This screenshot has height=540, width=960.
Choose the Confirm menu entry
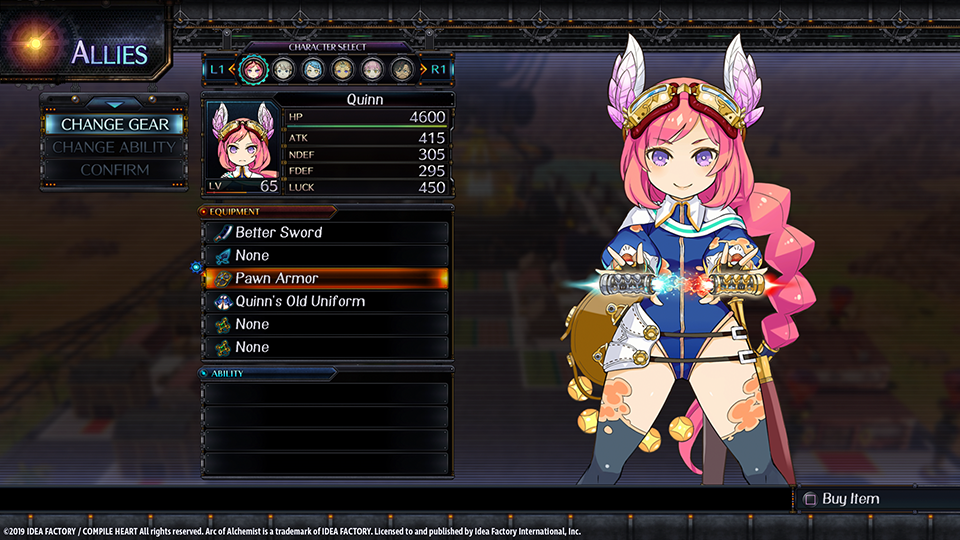pos(114,170)
